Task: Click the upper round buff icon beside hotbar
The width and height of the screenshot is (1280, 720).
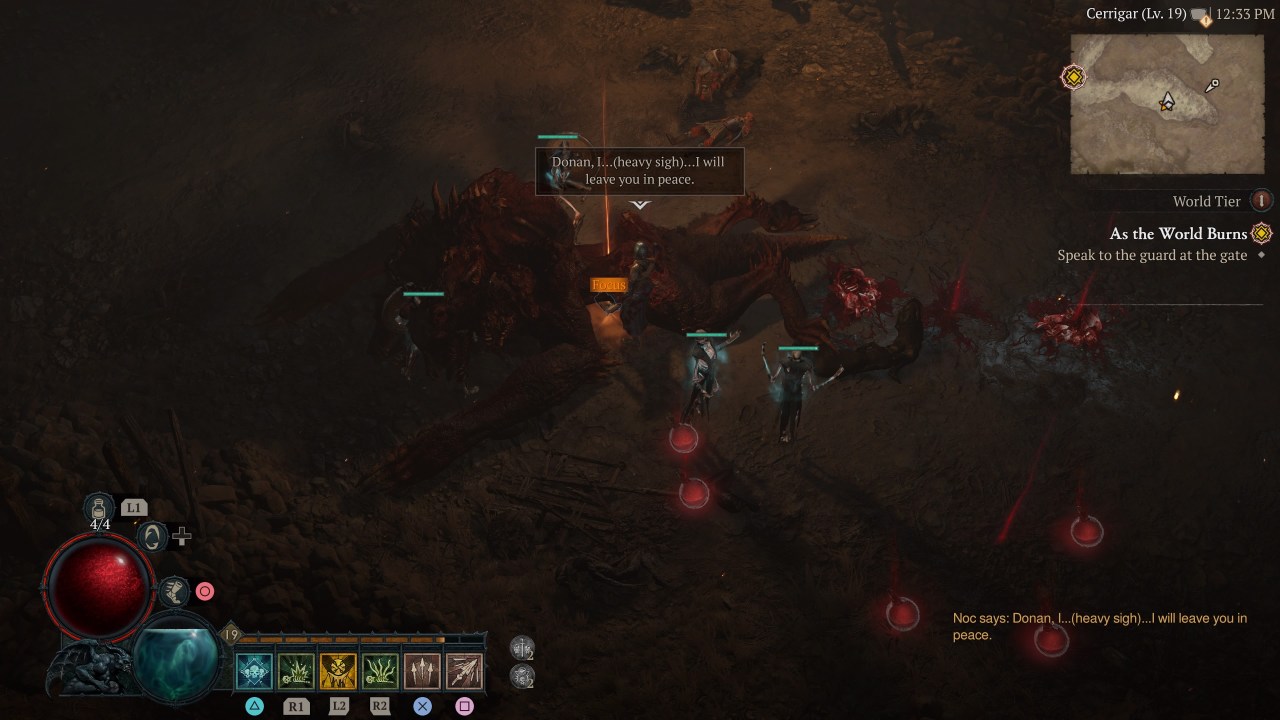Action: point(522,648)
